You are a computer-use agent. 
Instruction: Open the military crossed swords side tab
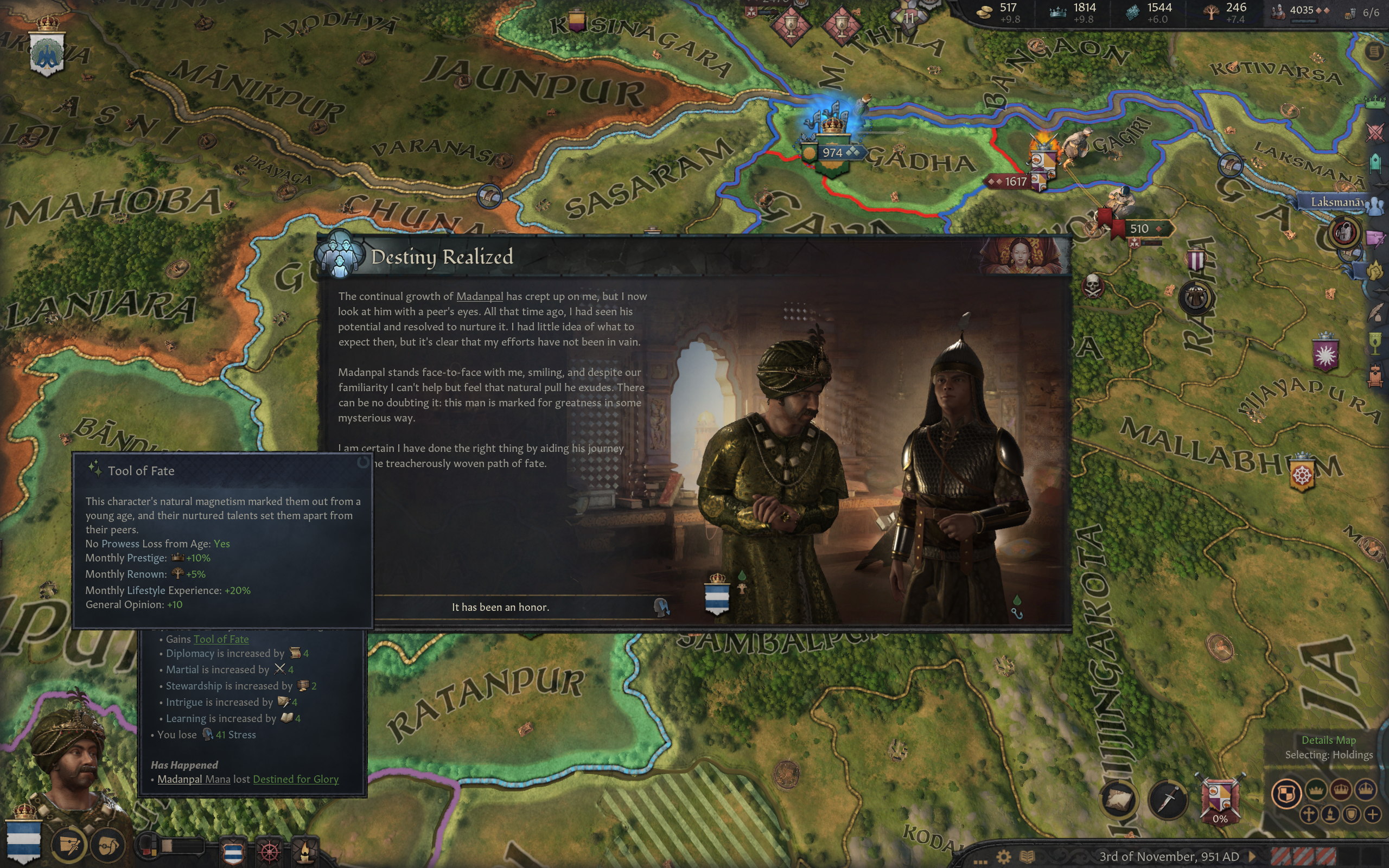[1375, 132]
